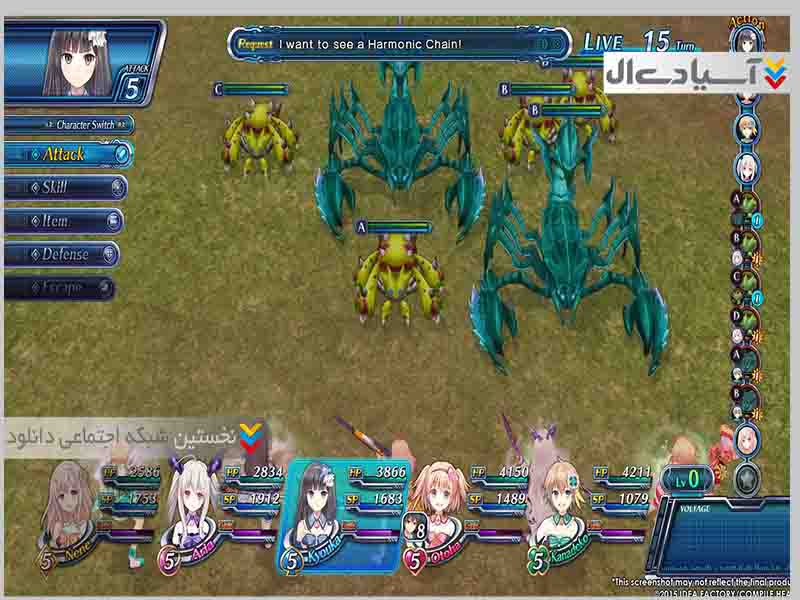800x600 pixels.
Task: Activate the Character Switch bar
Action: click(70, 125)
